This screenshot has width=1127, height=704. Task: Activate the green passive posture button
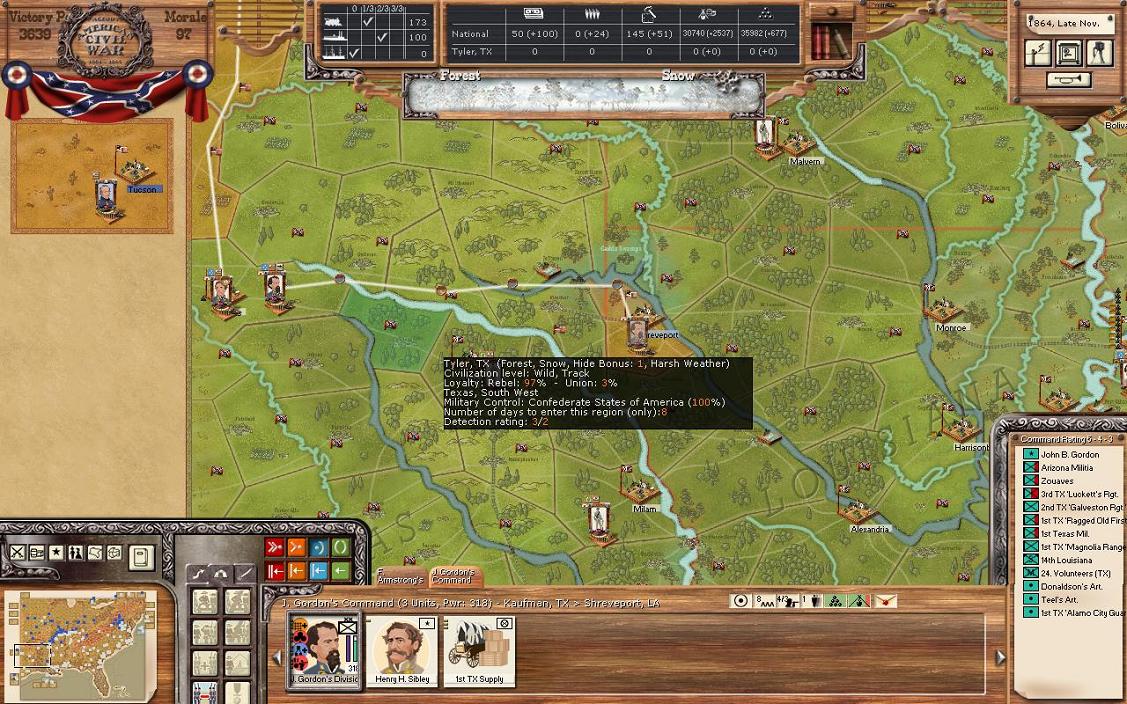tap(341, 547)
